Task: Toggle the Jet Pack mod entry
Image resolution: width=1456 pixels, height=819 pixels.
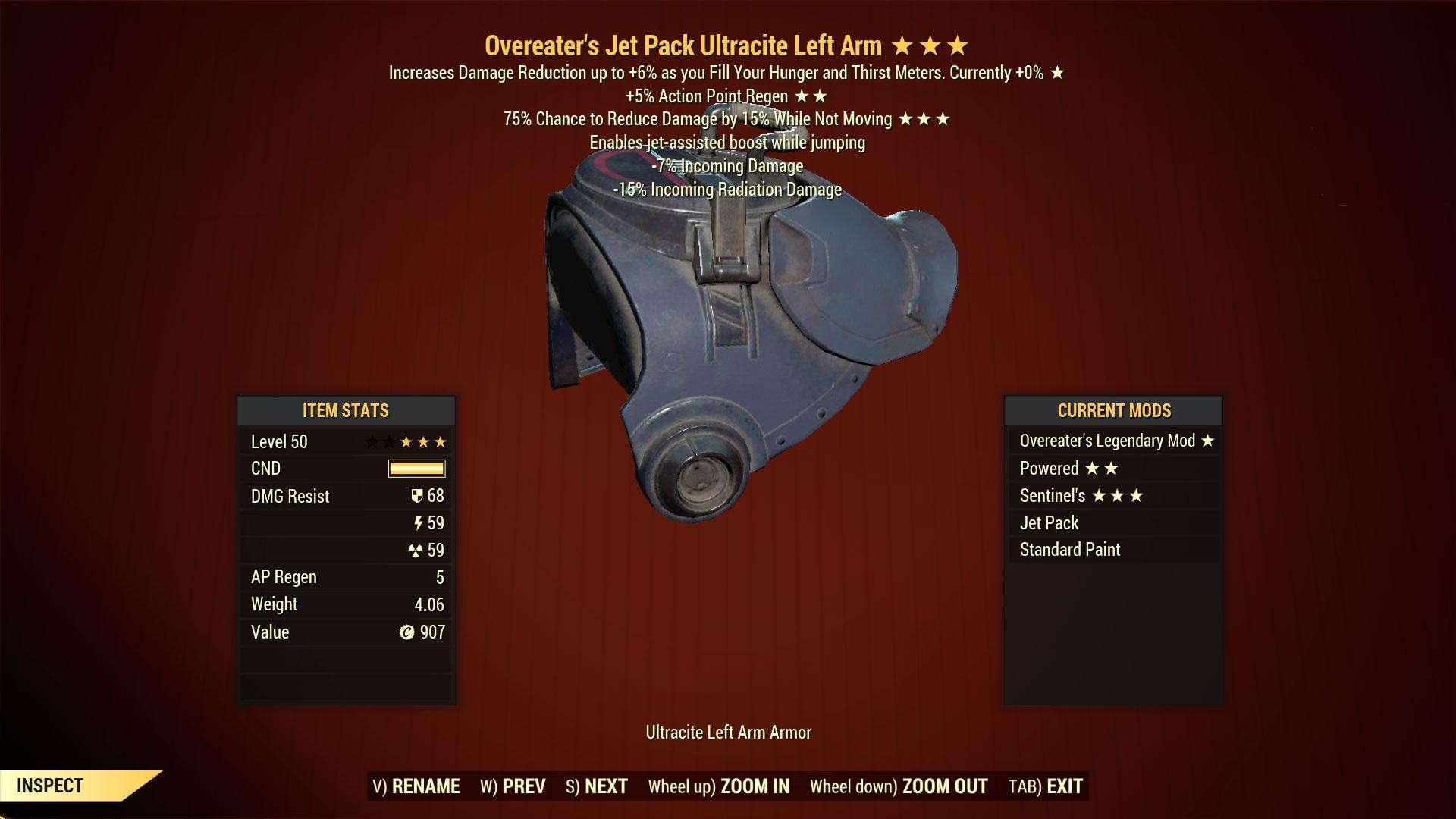Action: tap(1050, 522)
